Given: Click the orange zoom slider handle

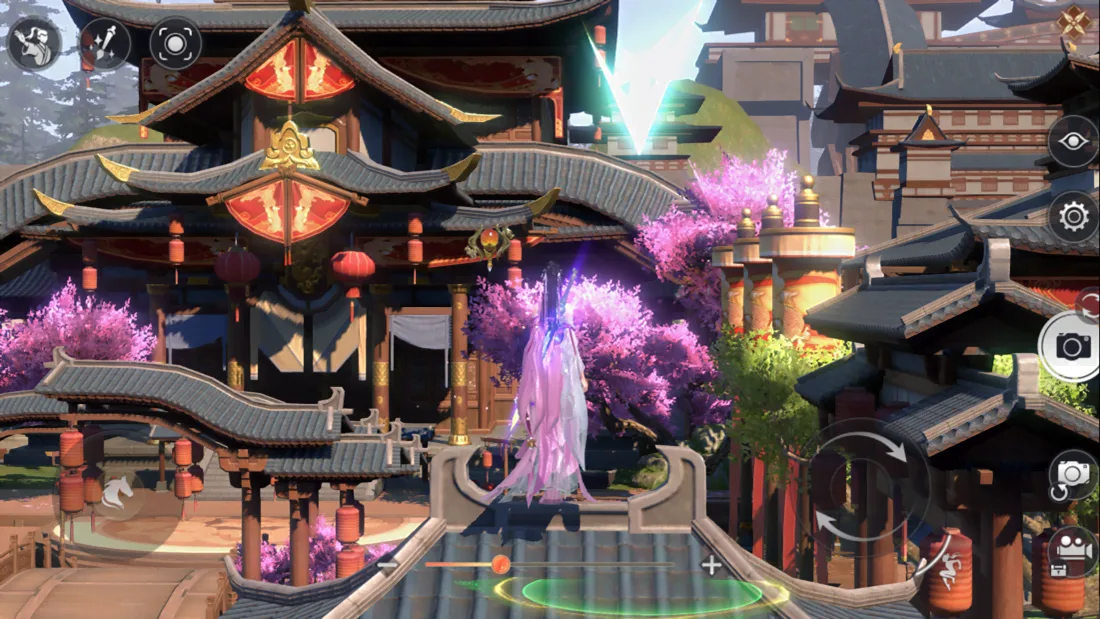Looking at the screenshot, I should pos(500,565).
